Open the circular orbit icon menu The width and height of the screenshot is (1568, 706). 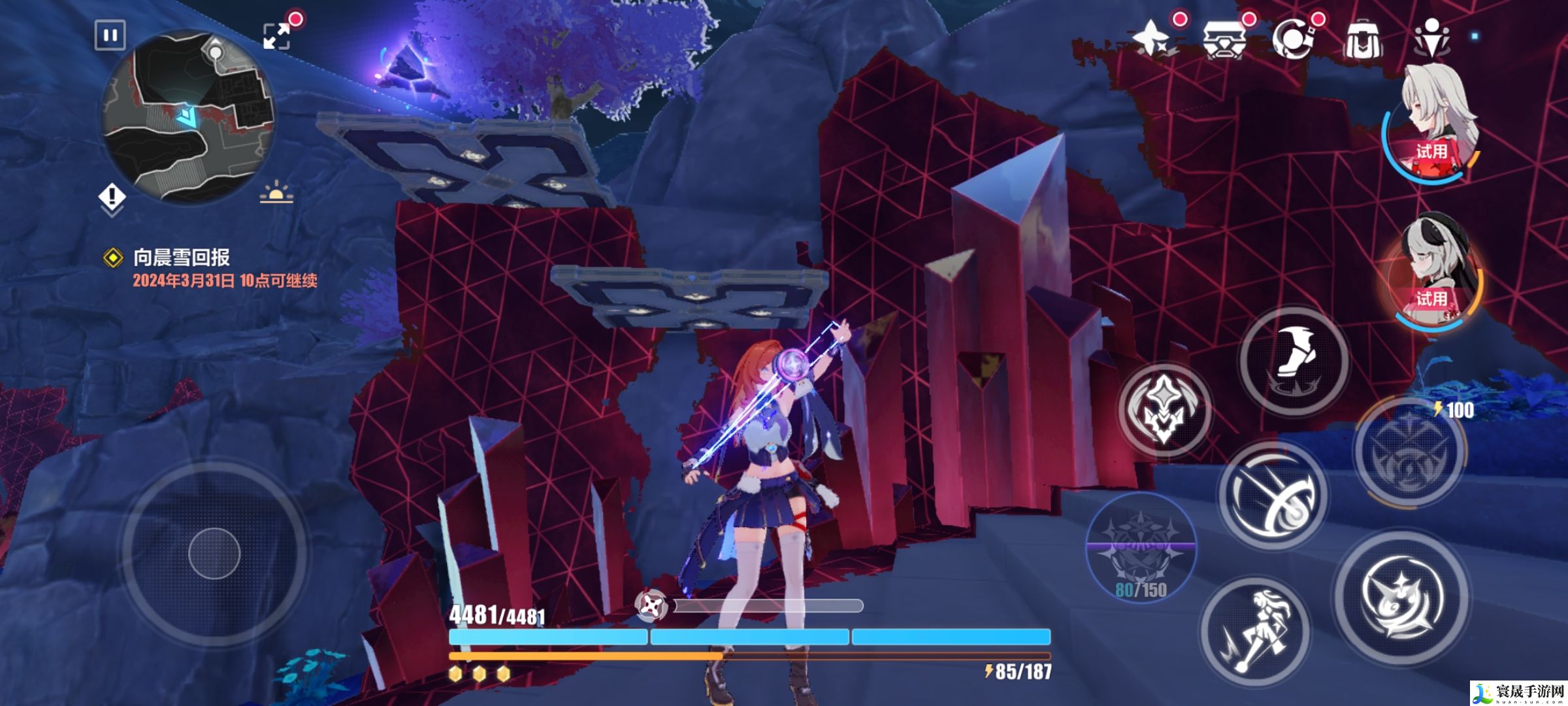(1294, 39)
